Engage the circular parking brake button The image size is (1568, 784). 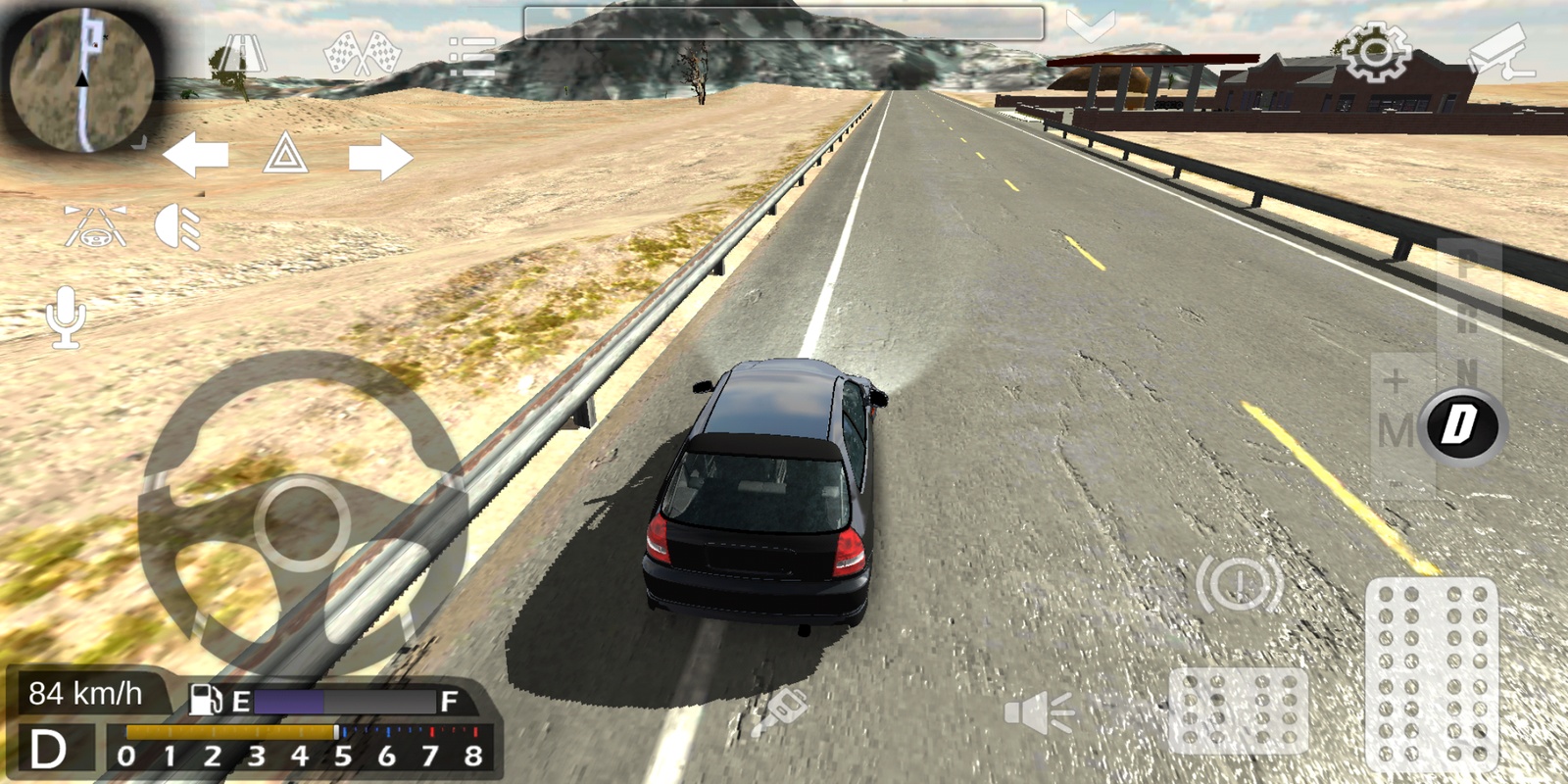pyautogui.click(x=1239, y=584)
